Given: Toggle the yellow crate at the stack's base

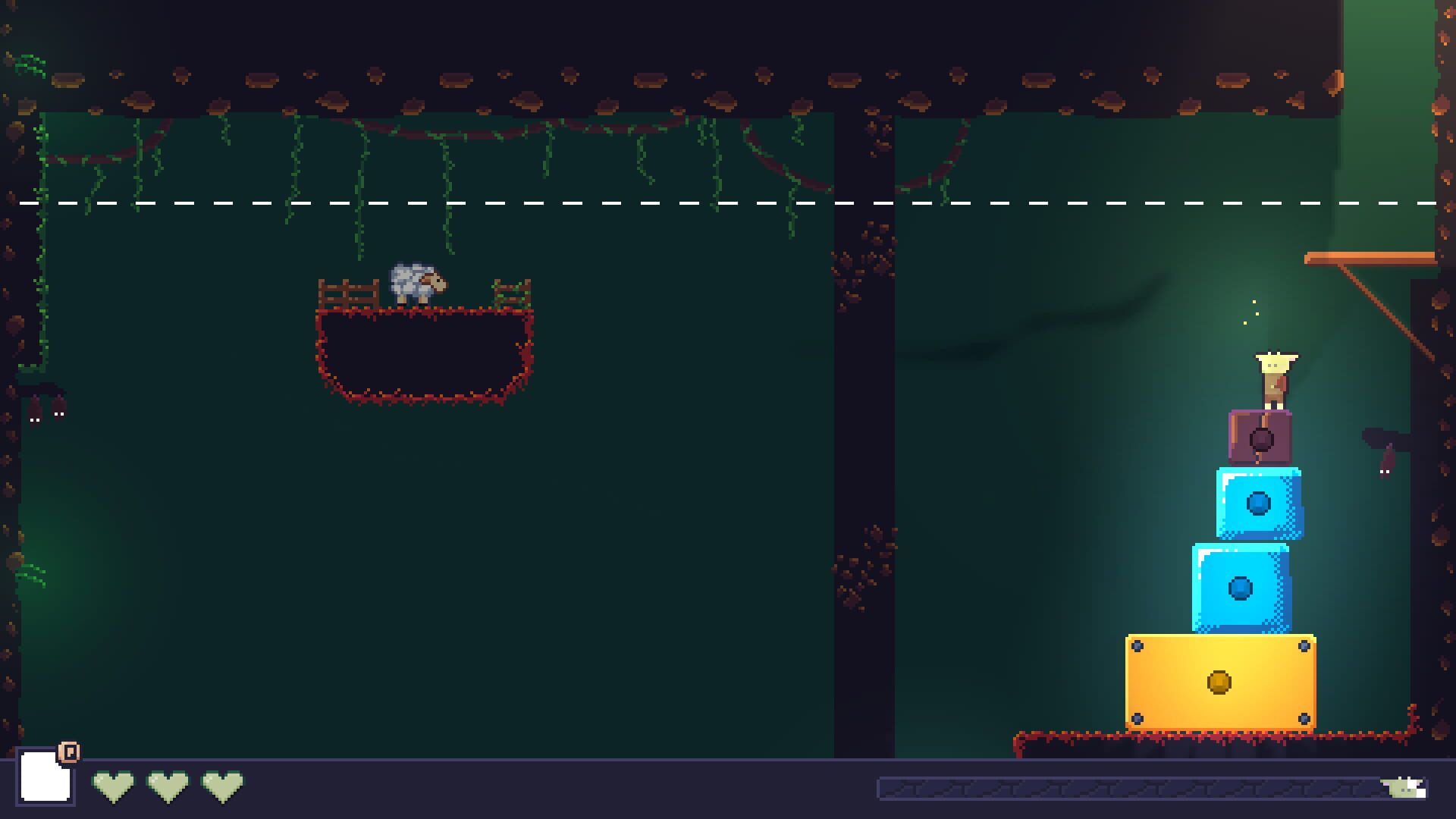Looking at the screenshot, I should coord(1221,682).
